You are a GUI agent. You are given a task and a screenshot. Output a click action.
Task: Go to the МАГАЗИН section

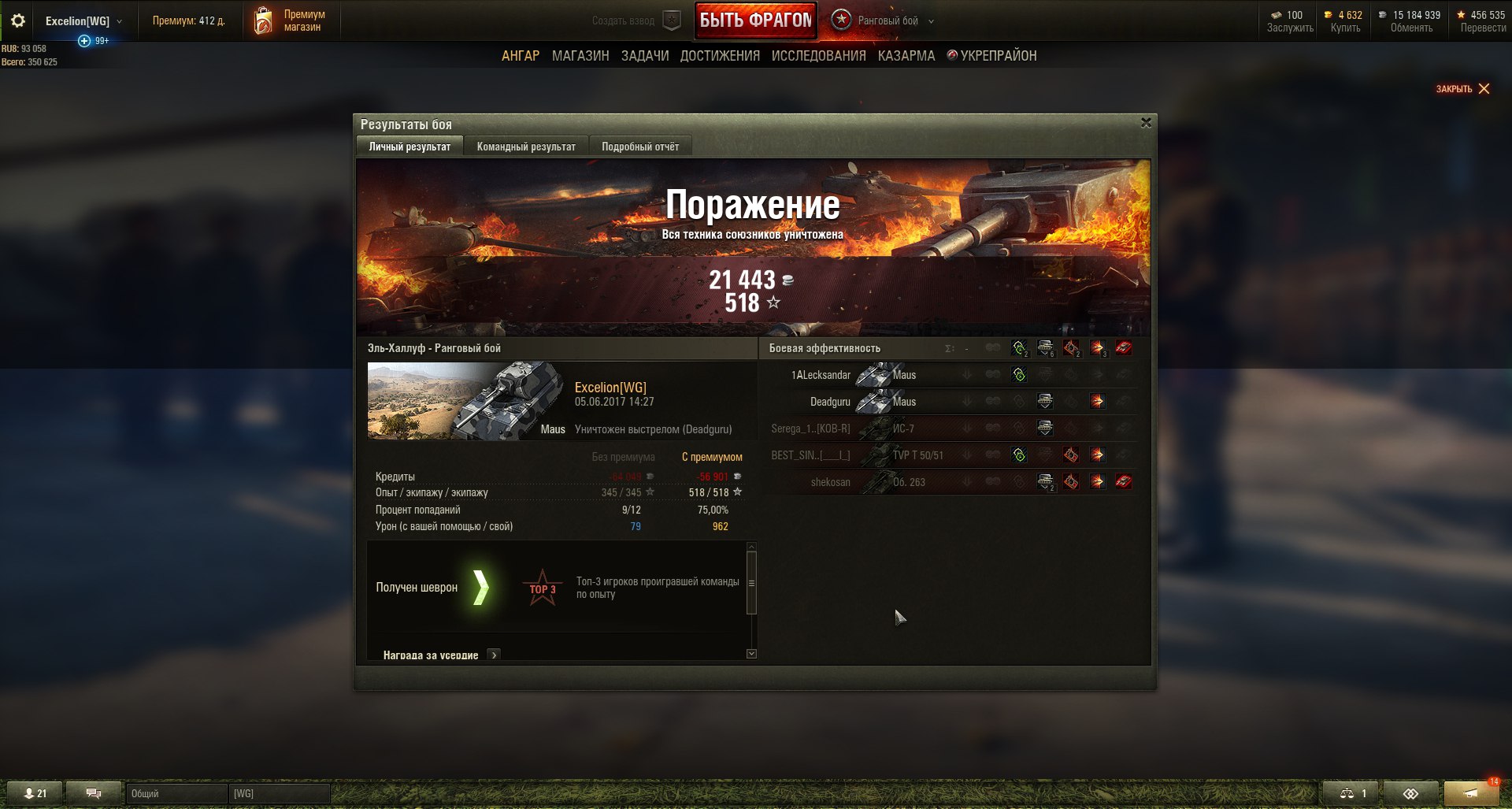coord(580,56)
